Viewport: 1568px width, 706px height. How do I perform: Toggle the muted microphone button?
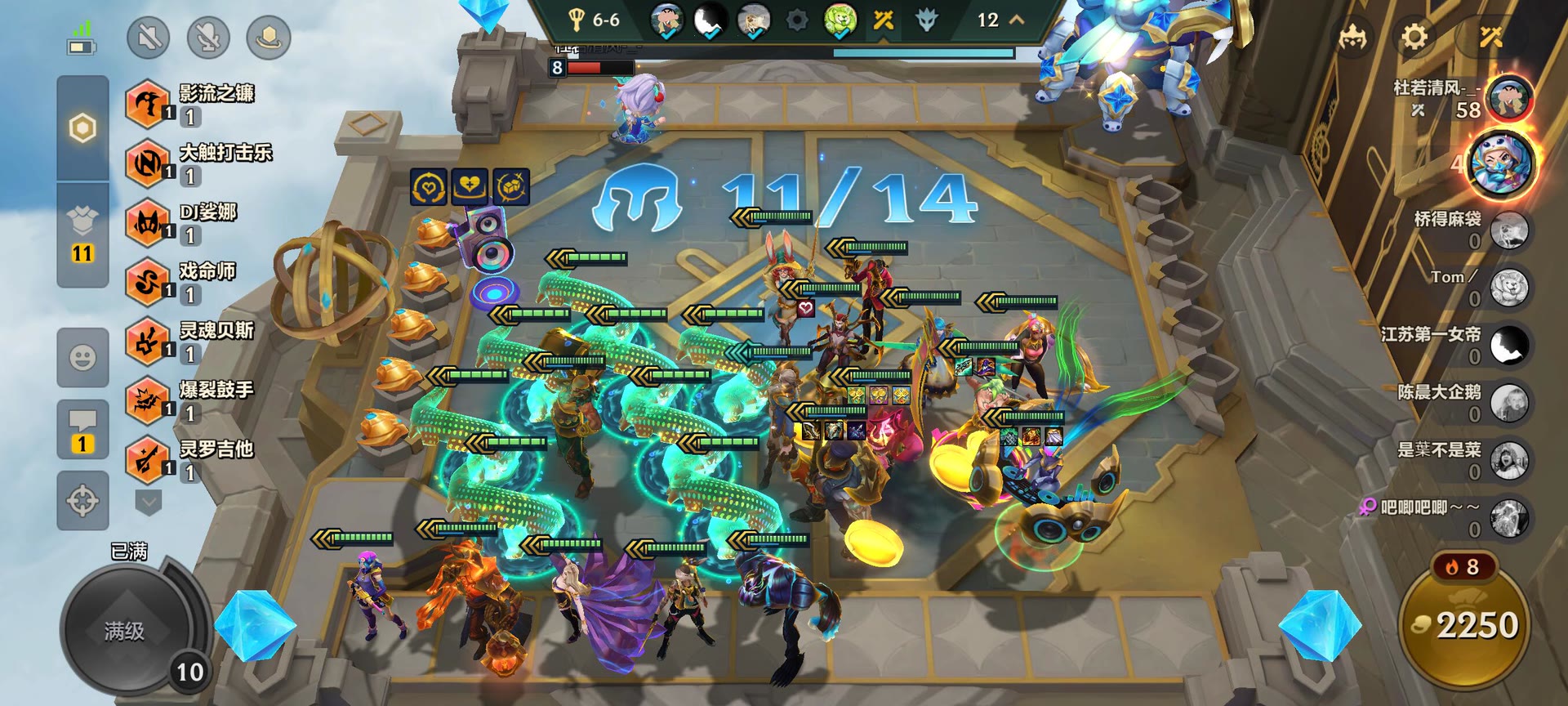point(208,37)
